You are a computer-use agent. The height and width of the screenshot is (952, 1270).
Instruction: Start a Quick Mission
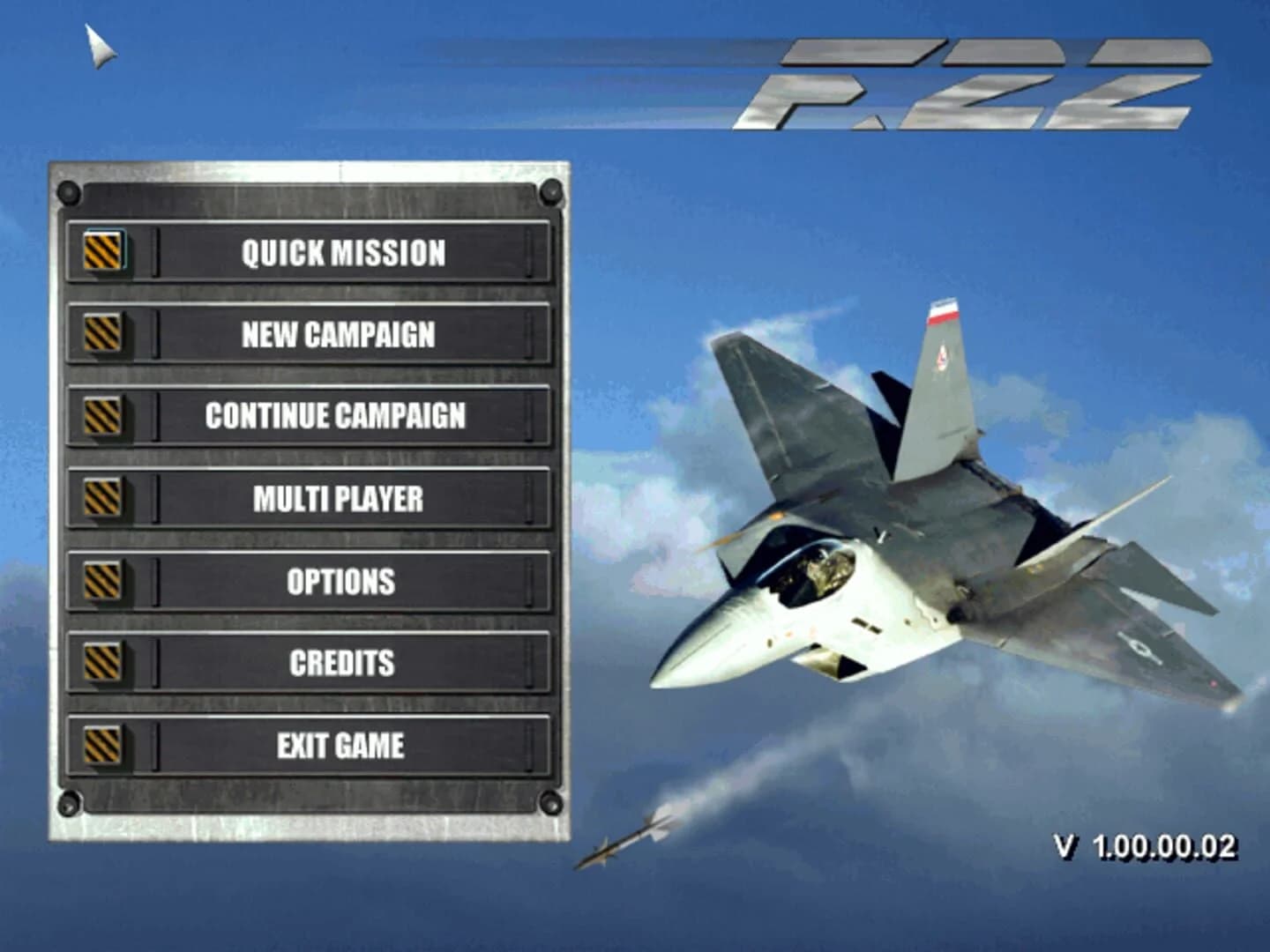tap(344, 253)
